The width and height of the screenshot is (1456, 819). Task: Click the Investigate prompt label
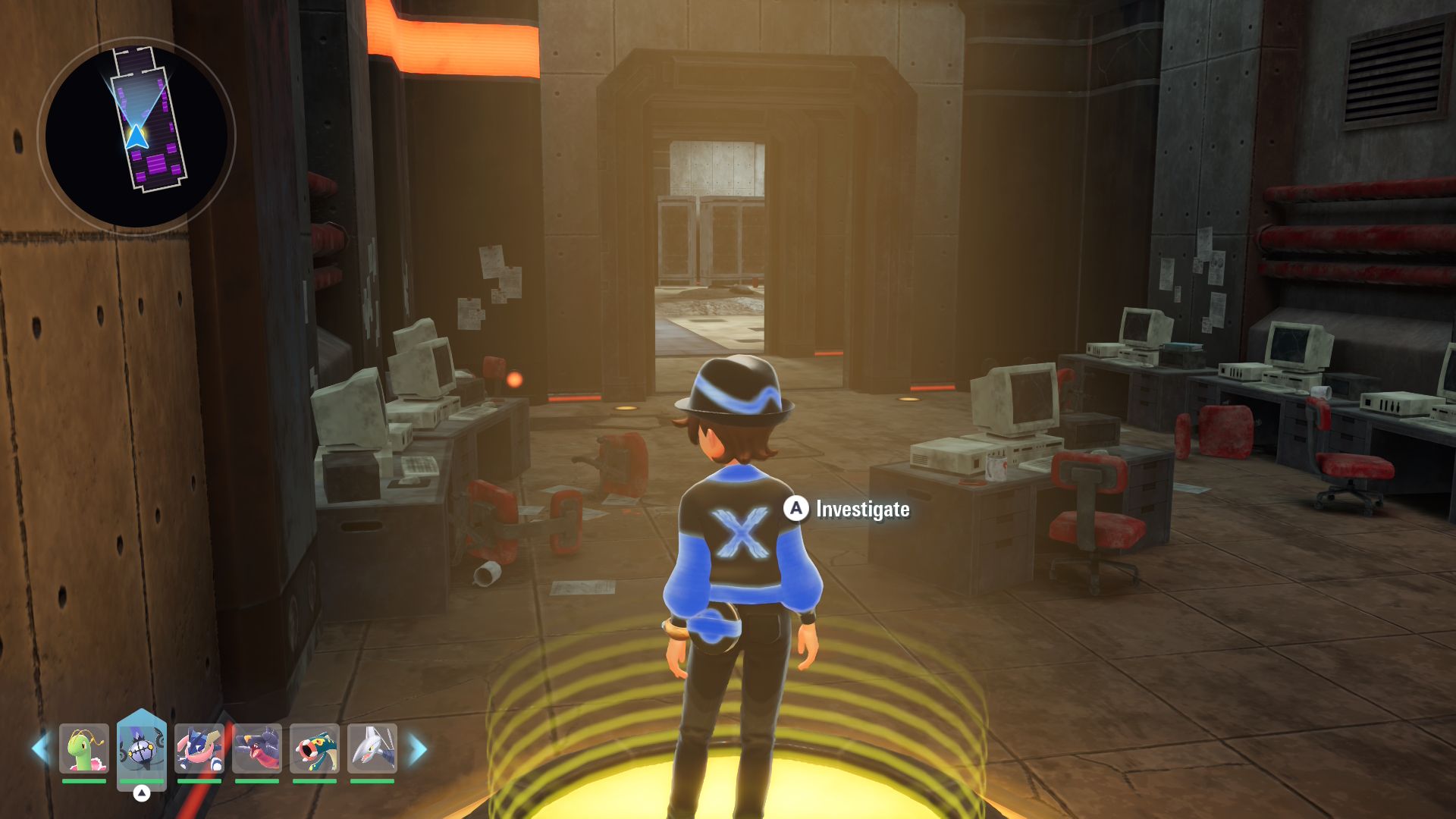[x=862, y=509]
